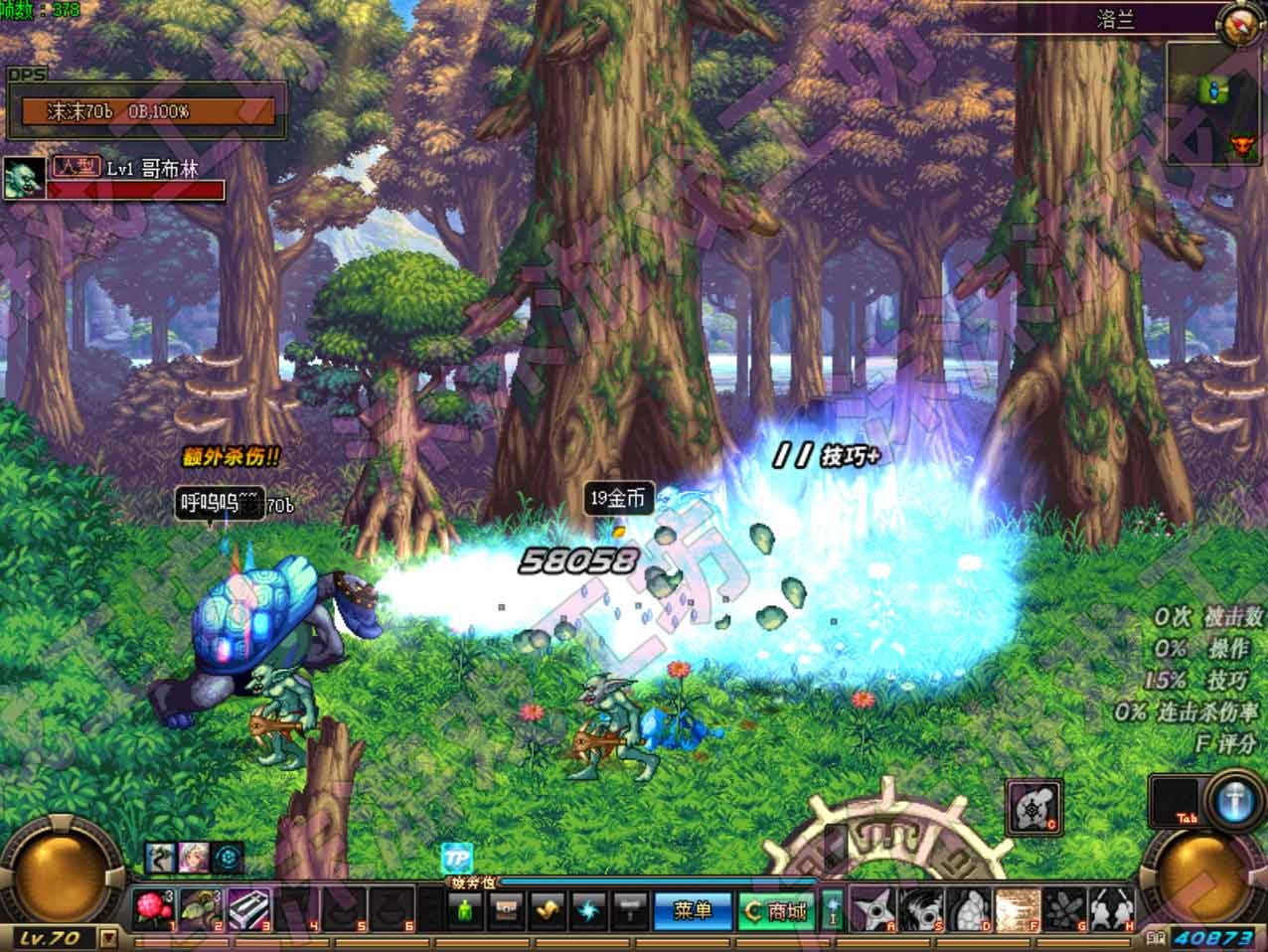Image resolution: width=1268 pixels, height=952 pixels.
Task: Activate the turtle shell skill on key D
Action: coord(969,909)
